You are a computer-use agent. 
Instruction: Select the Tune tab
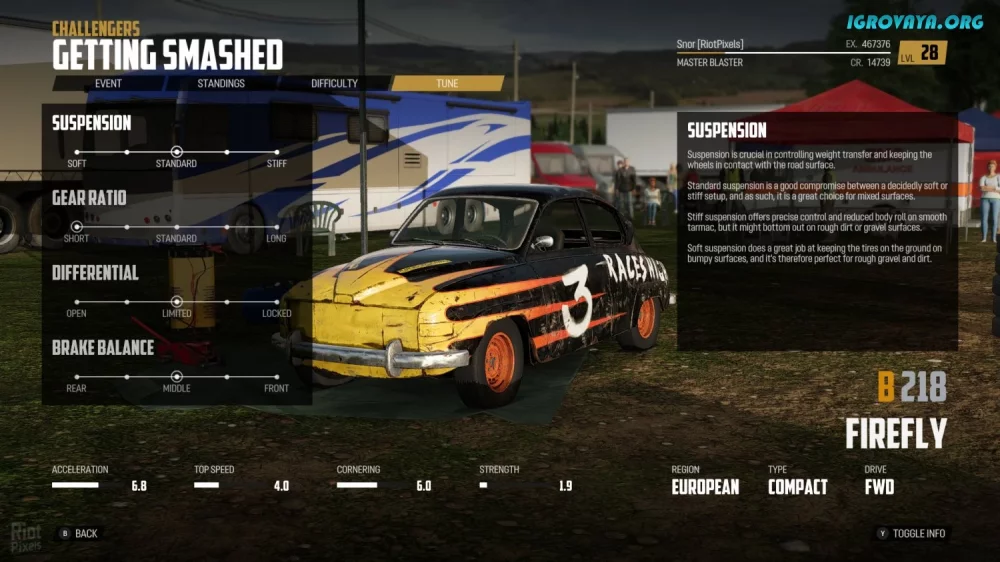(x=447, y=83)
